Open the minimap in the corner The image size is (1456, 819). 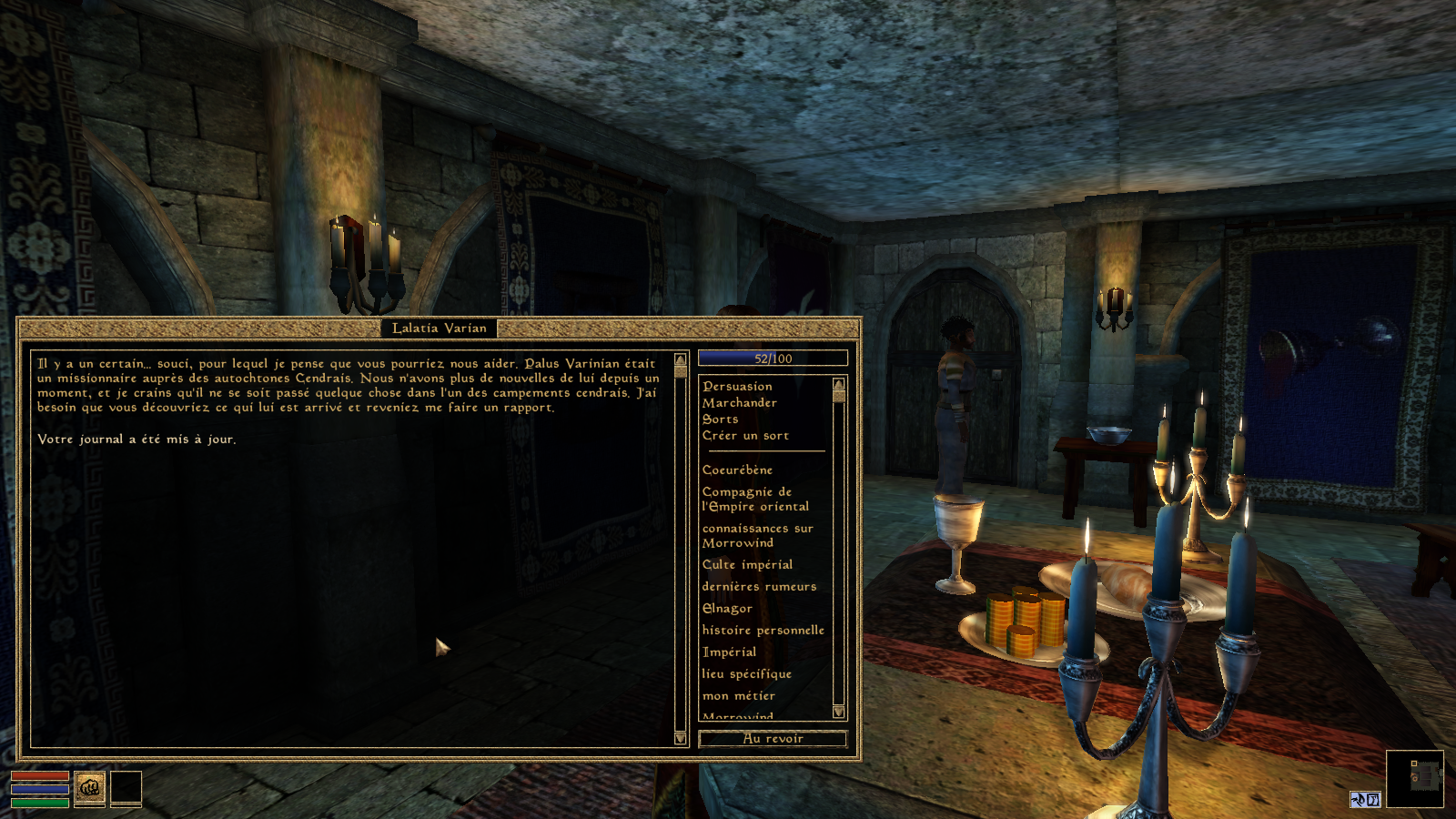pos(1414,778)
